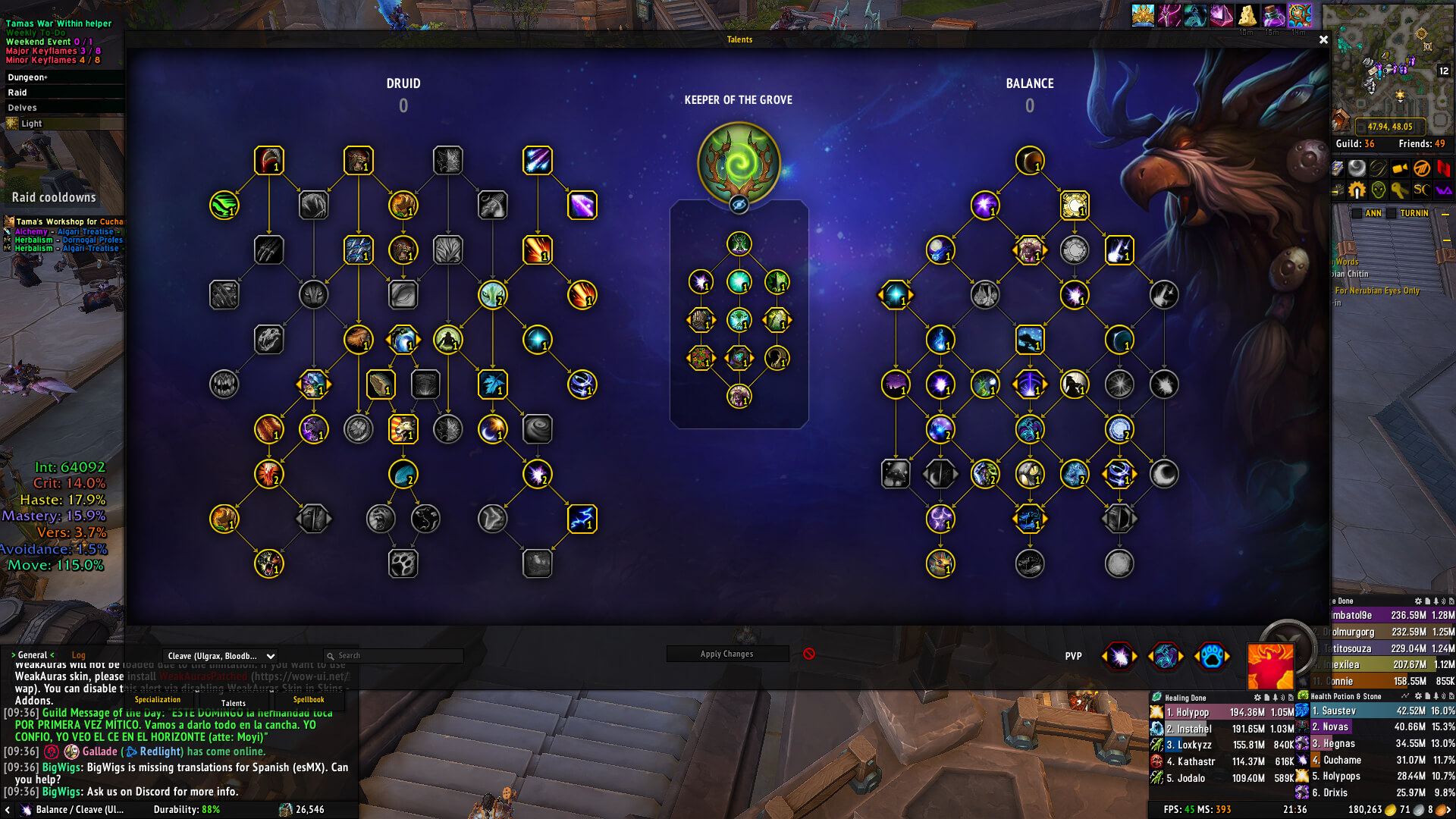
Task: Click the Raid cooldowns header
Action: [x=54, y=197]
